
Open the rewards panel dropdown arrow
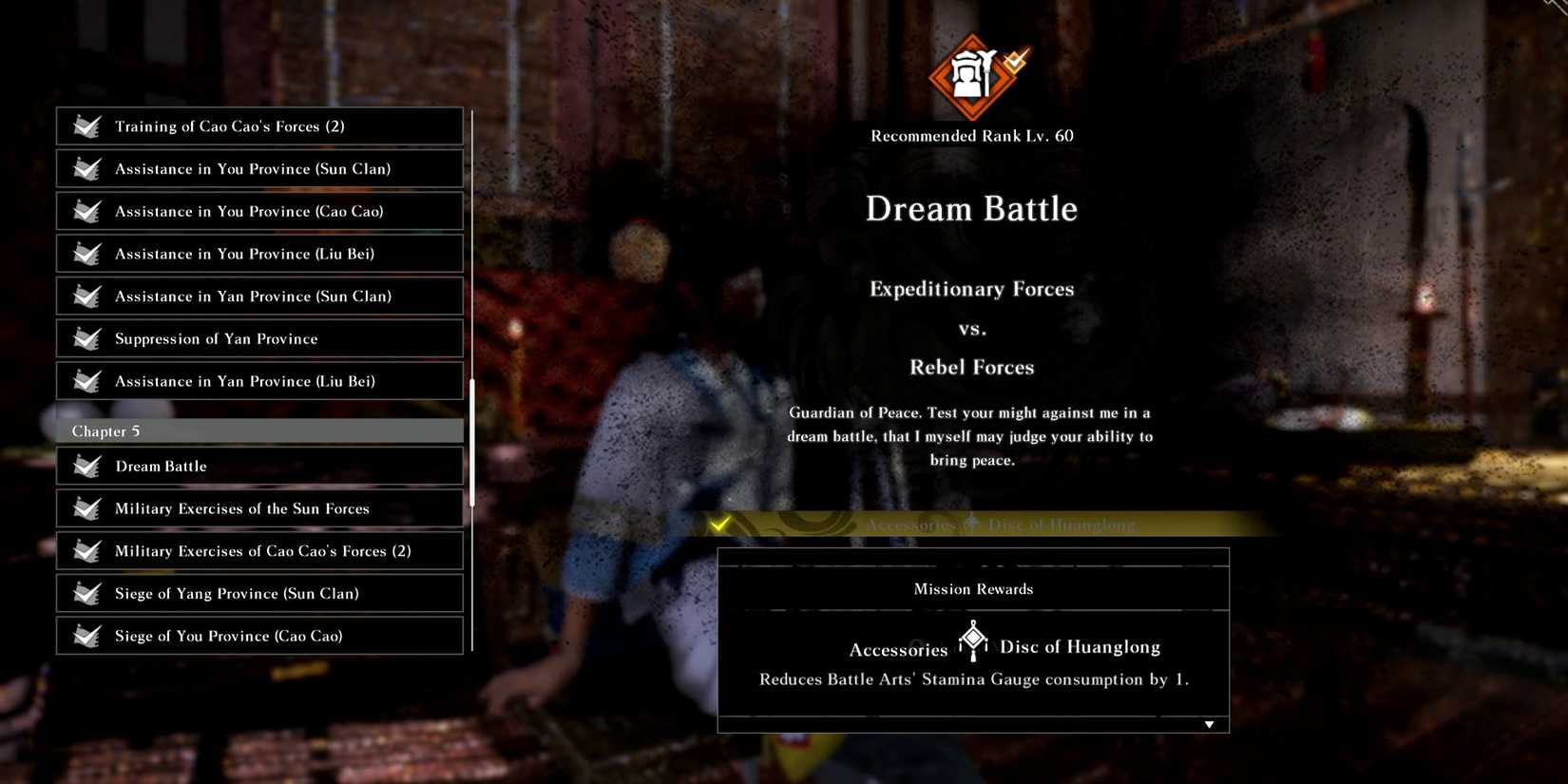point(1209,723)
